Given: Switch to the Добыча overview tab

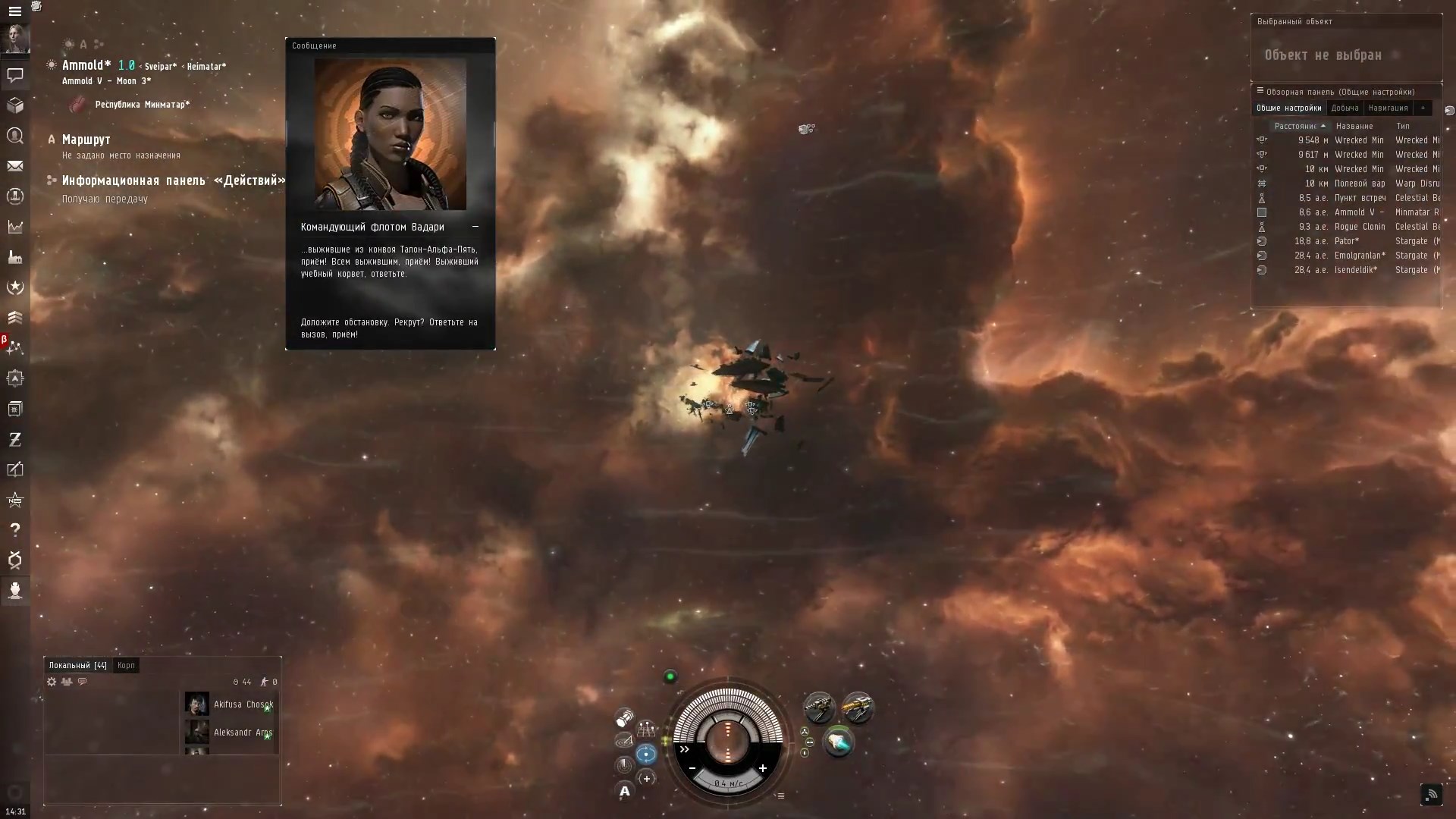Looking at the screenshot, I should 1346,108.
